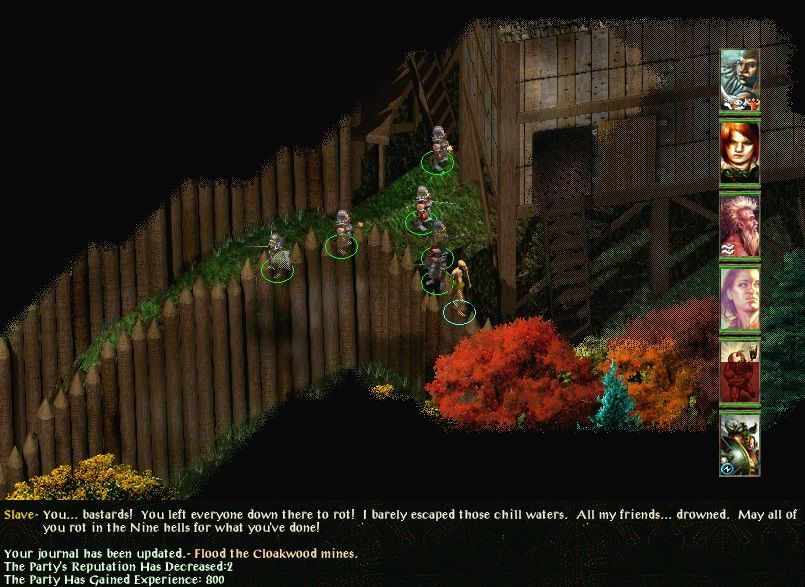Select the red-haired woman portrait
805x587 pixels.
click(740, 152)
